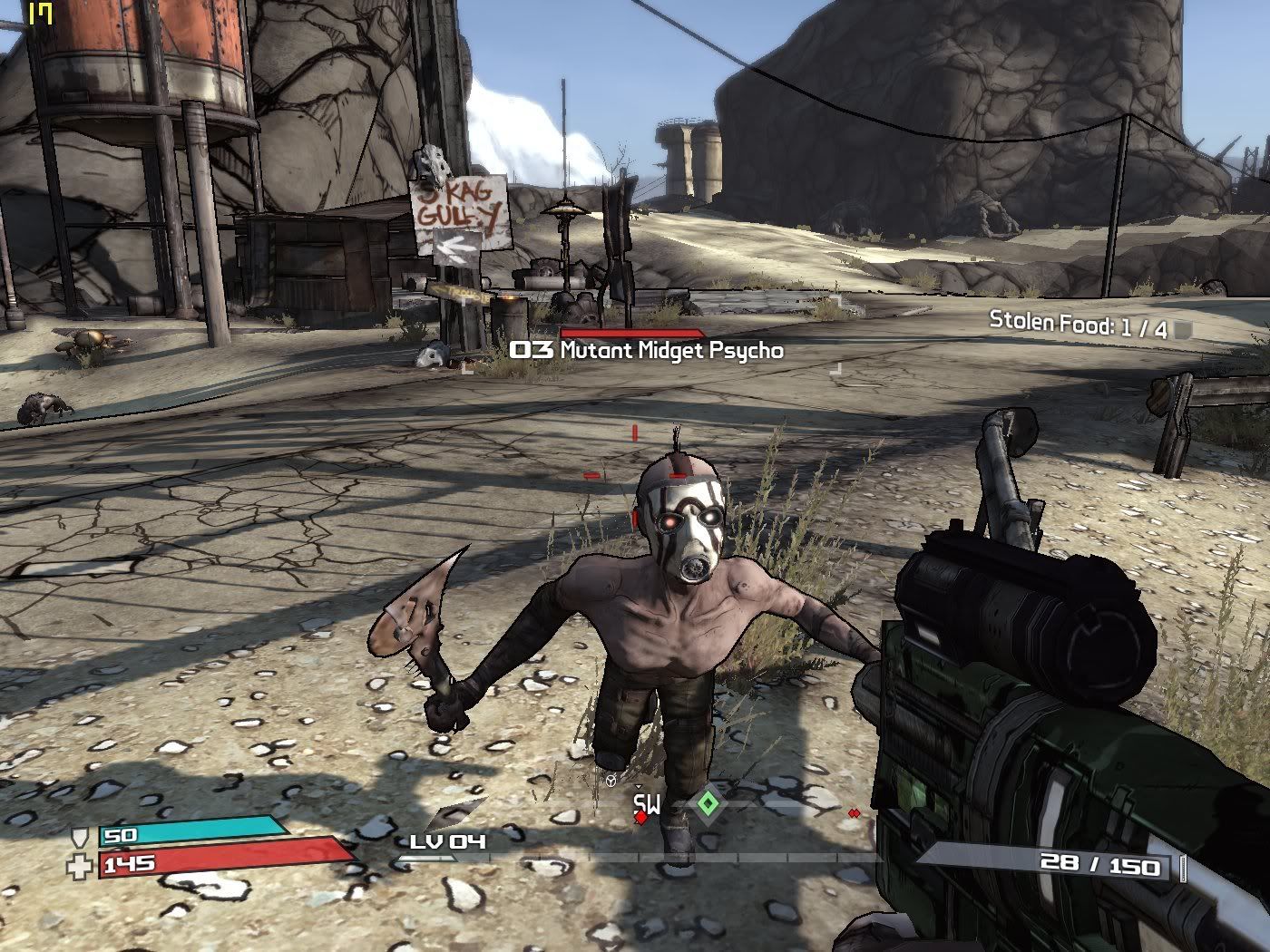Click the shield icon beside the blue bar

pyautogui.click(x=83, y=837)
